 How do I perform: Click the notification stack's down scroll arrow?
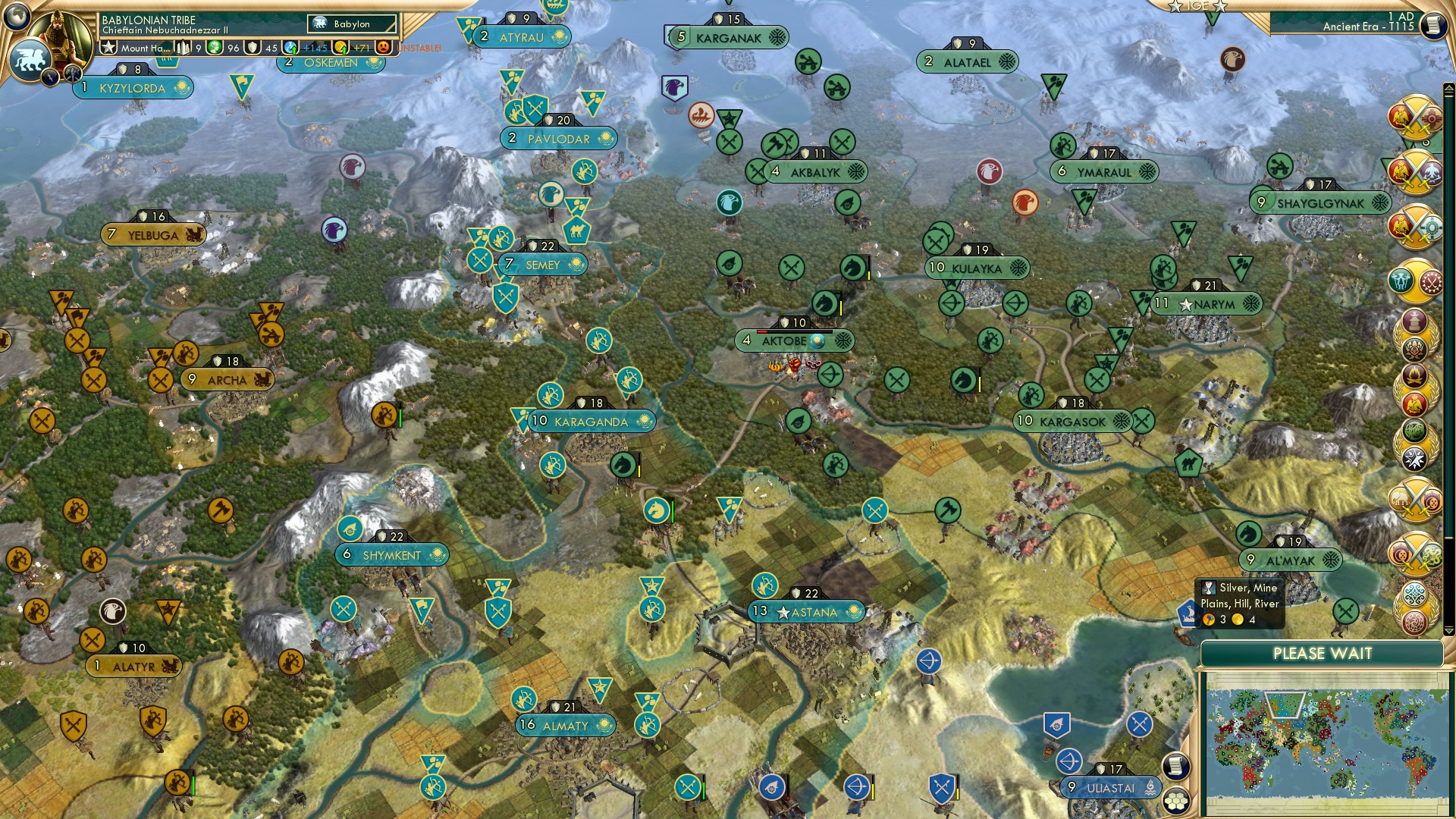click(1448, 629)
